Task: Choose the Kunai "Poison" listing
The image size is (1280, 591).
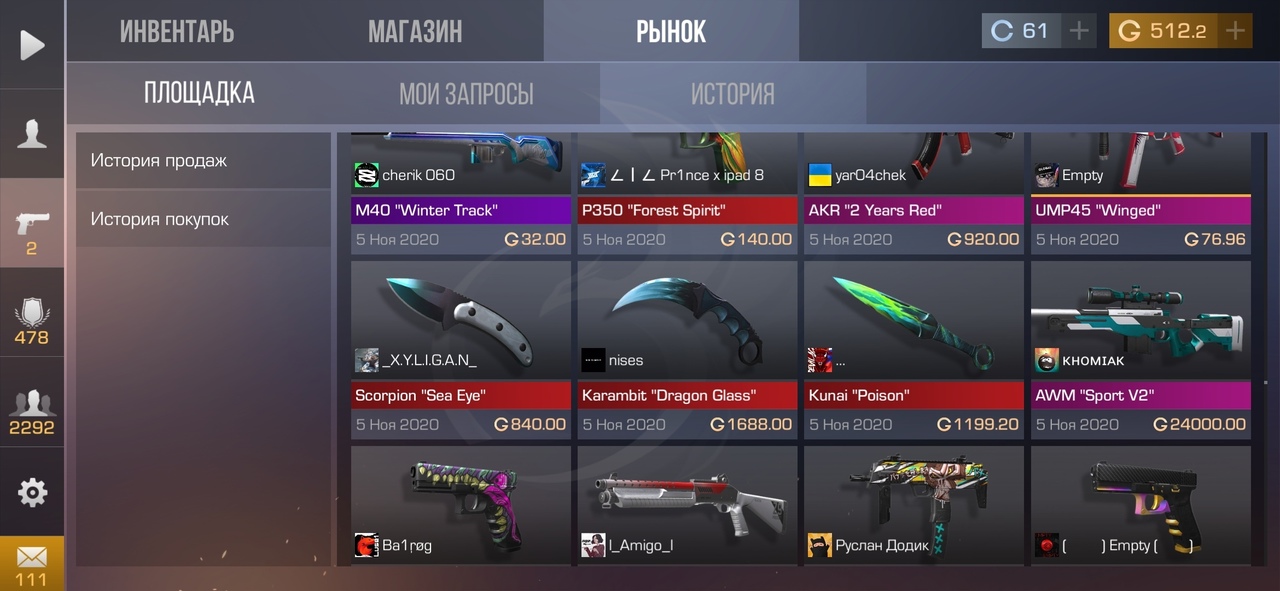Action: pyautogui.click(x=914, y=349)
